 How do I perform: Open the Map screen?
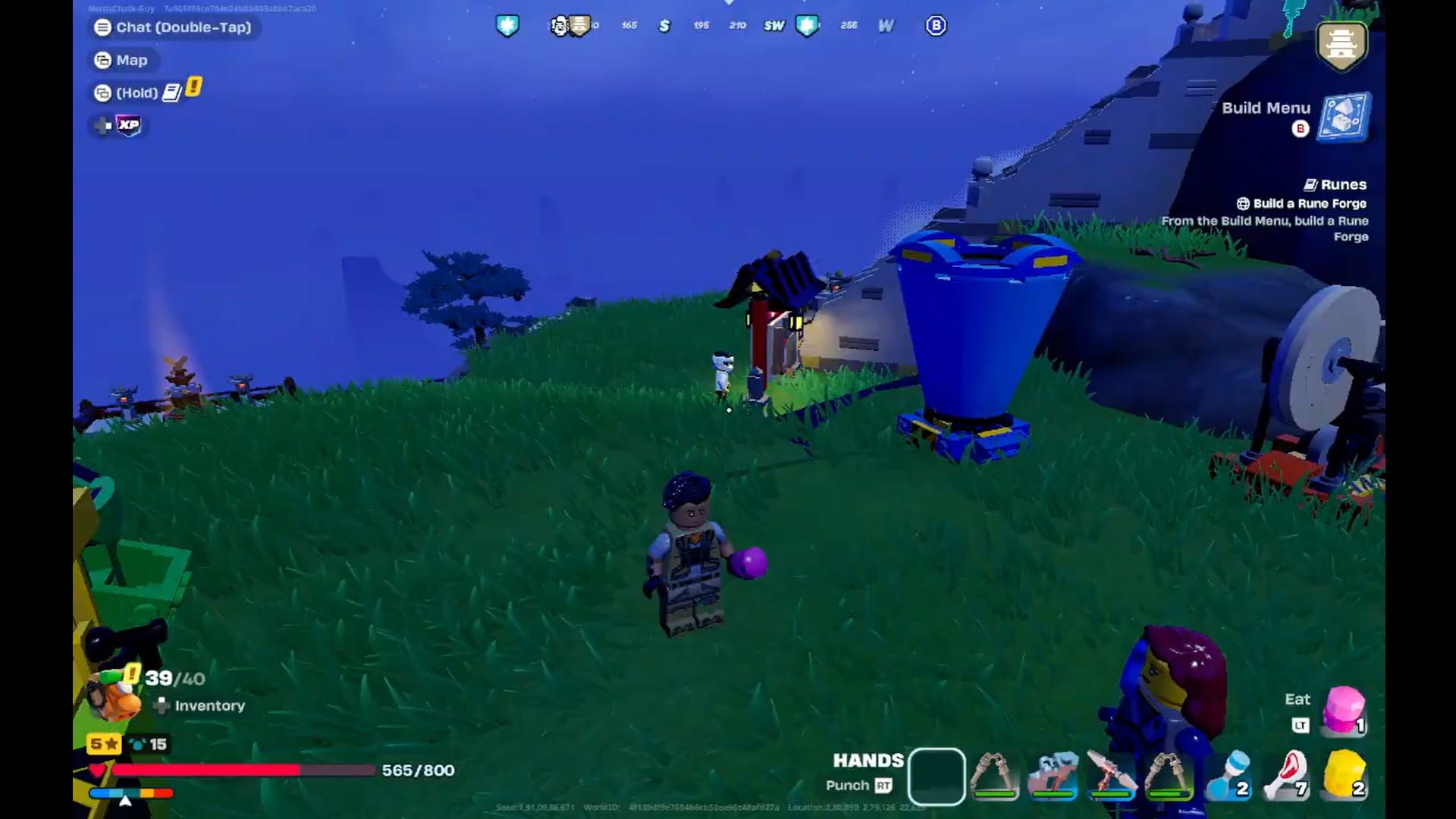pyautogui.click(x=123, y=60)
